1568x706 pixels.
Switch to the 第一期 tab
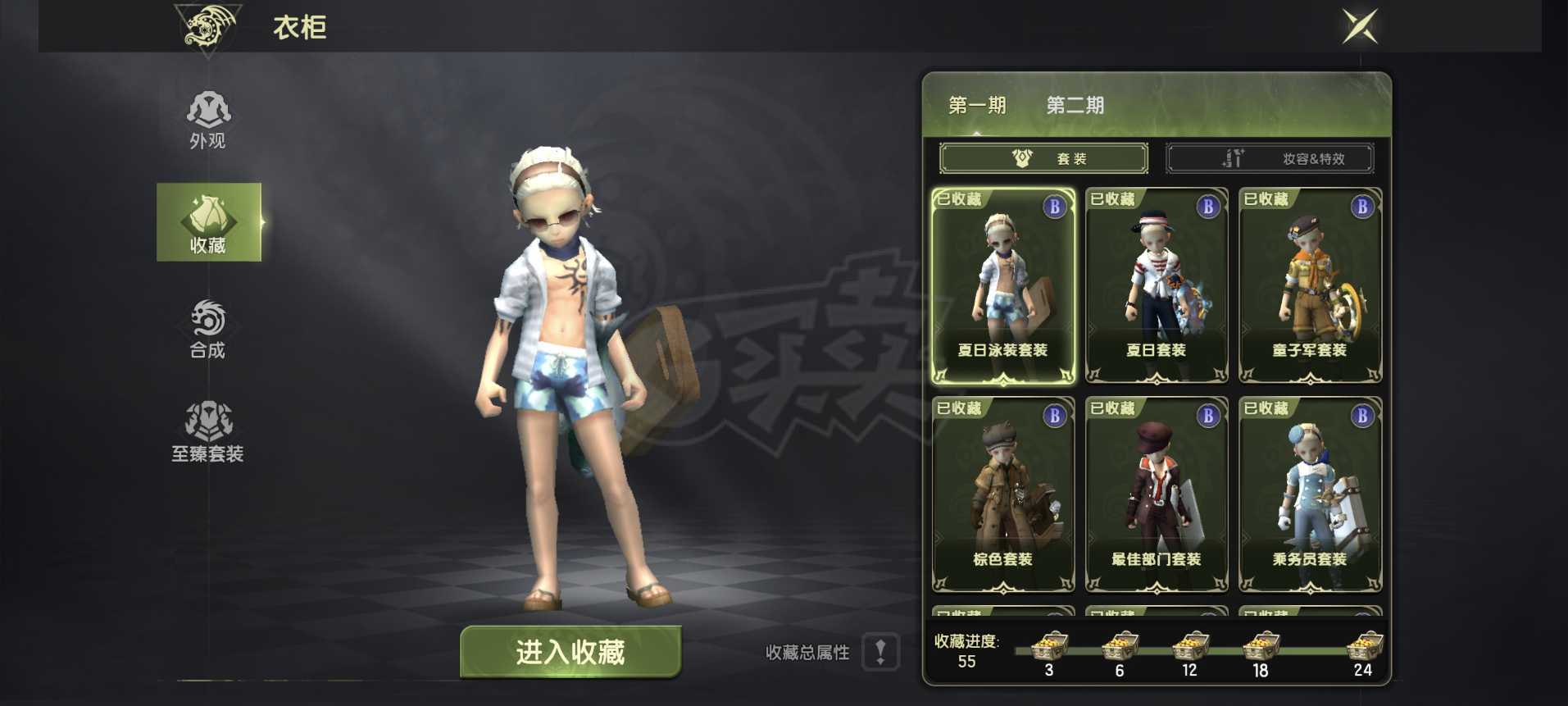point(977,106)
